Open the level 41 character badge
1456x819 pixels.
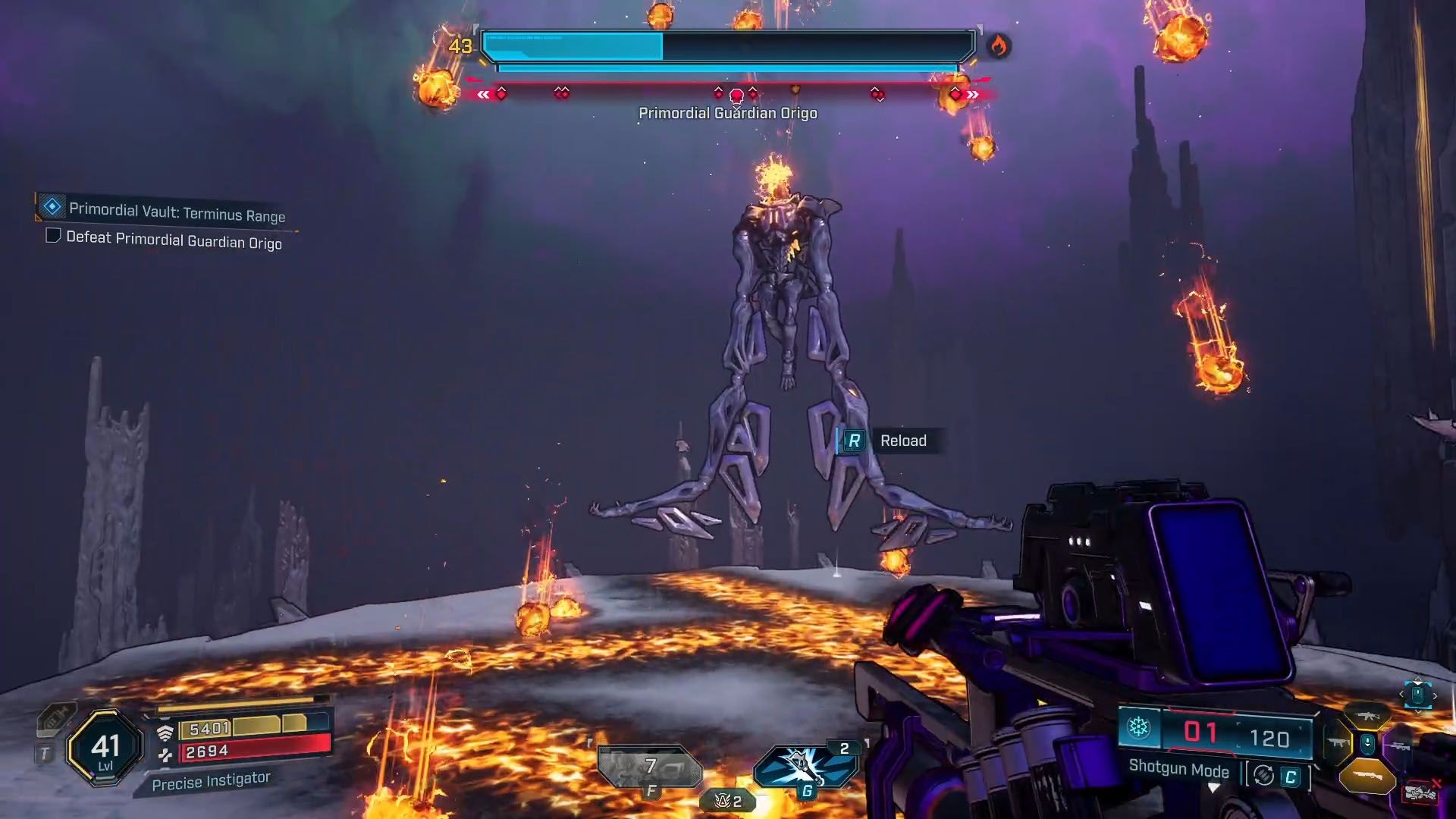(x=105, y=748)
